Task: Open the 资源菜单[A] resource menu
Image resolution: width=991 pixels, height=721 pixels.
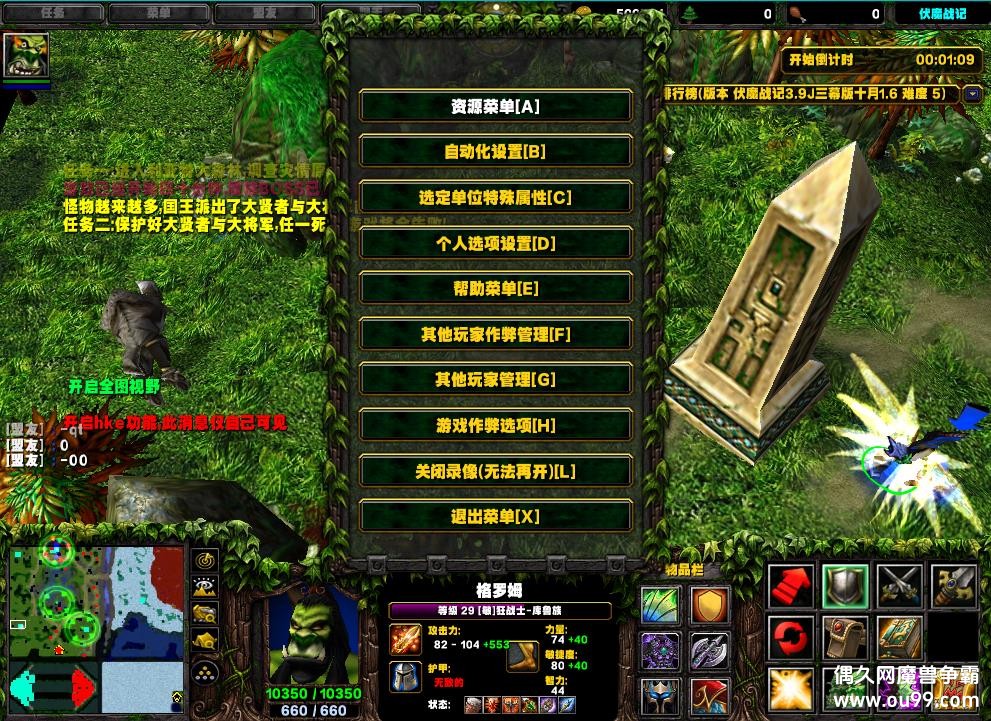Action: pos(495,106)
